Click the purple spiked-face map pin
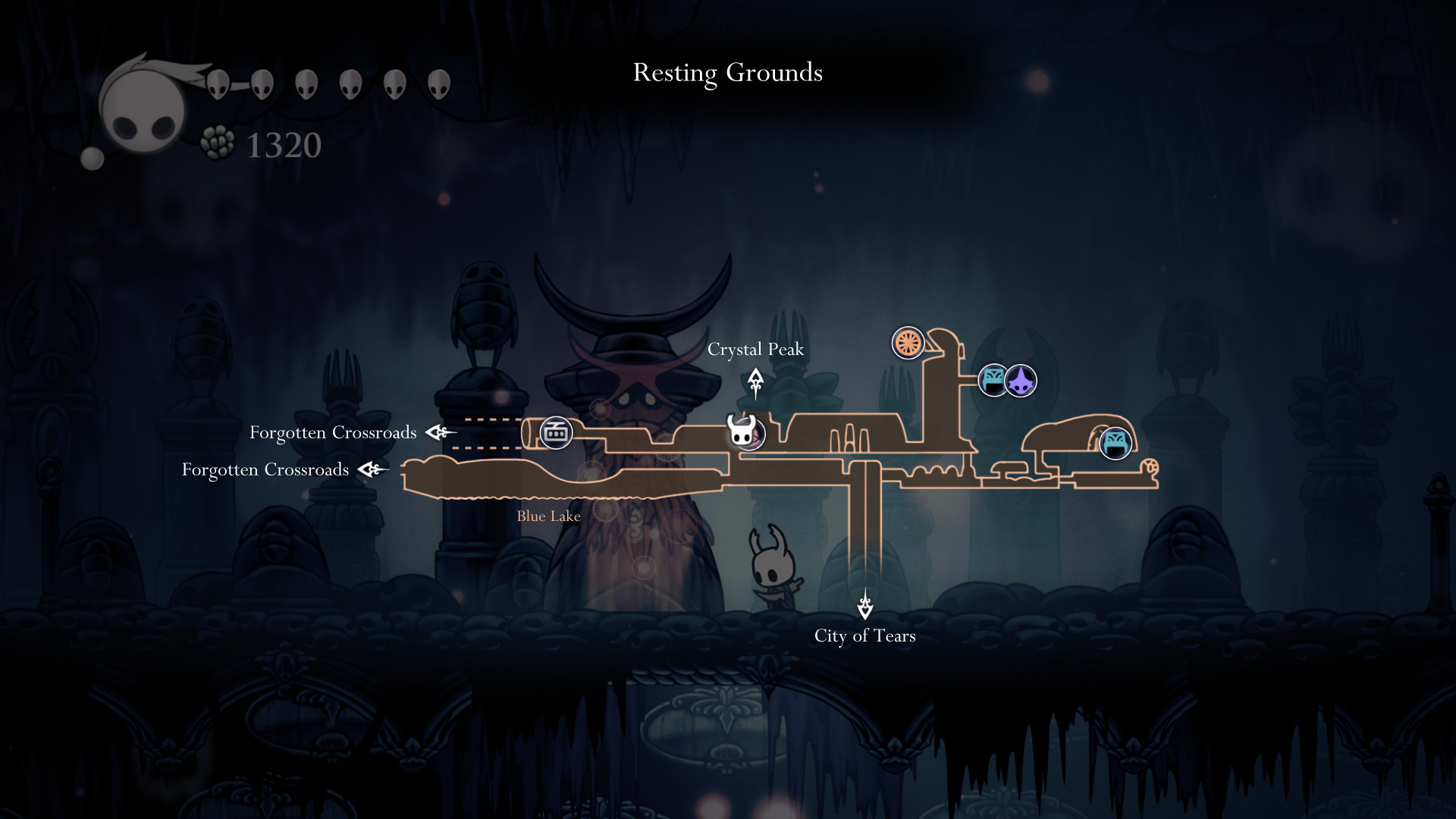Viewport: 1456px width, 819px height. [x=1021, y=381]
